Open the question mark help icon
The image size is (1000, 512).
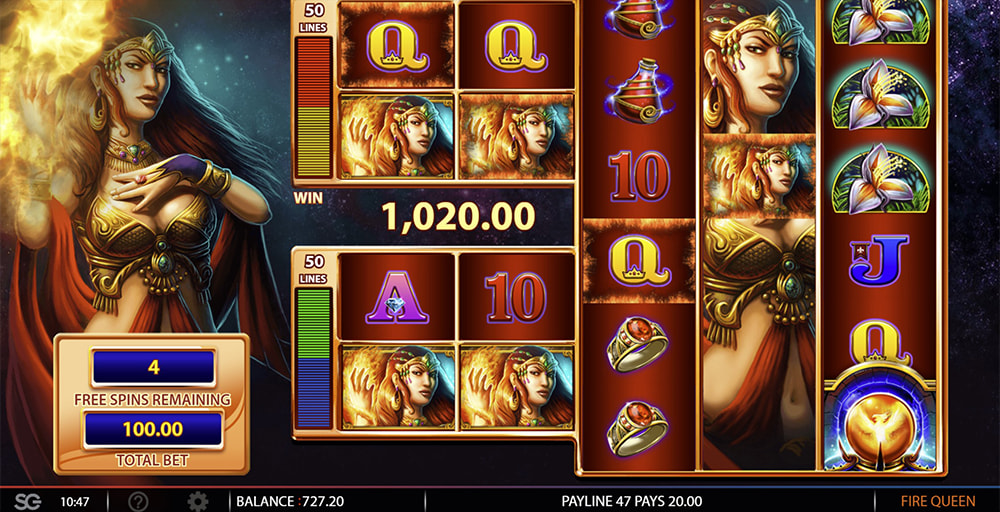139,501
